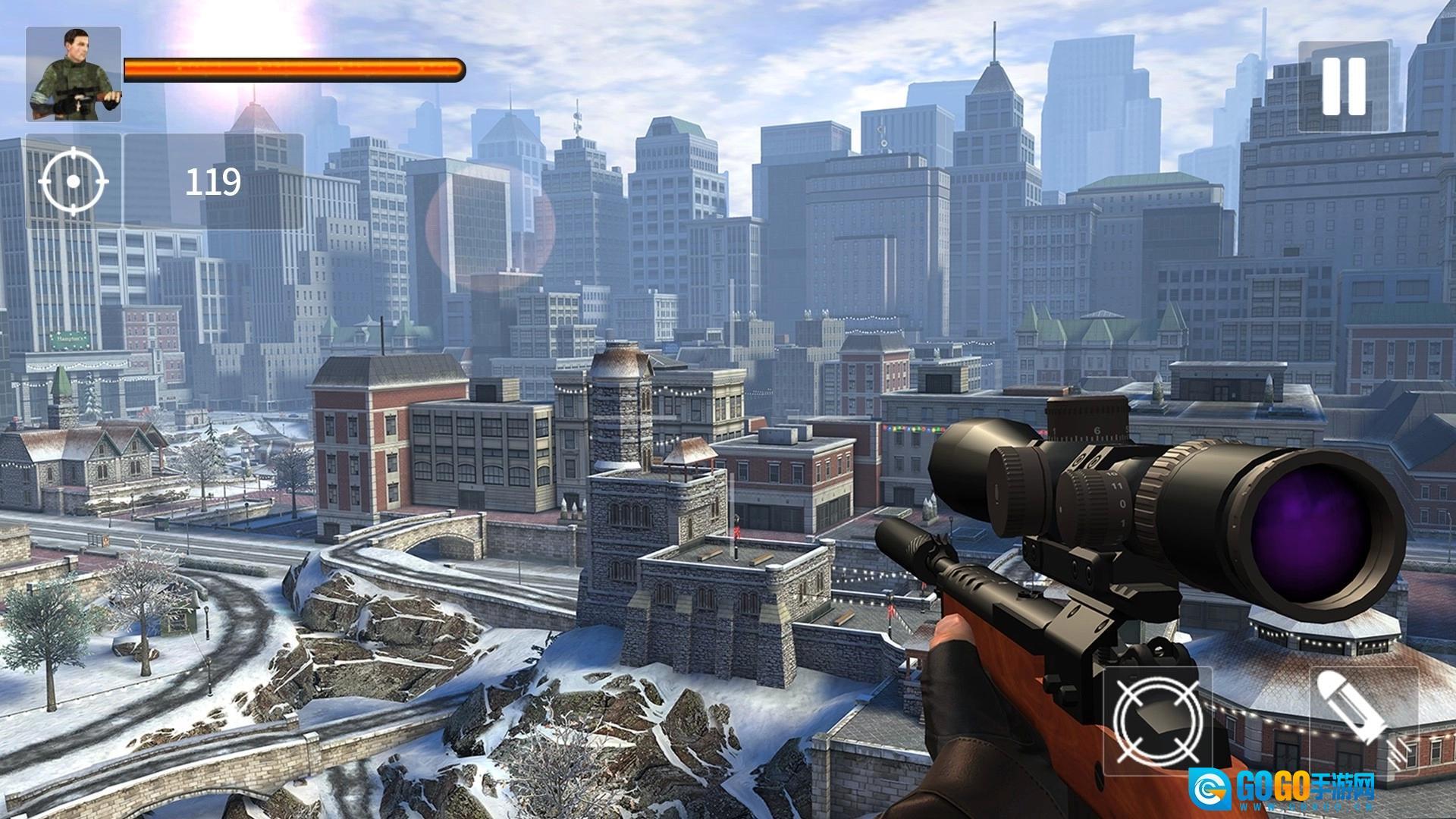Screen dimensions: 1456x819
Task: Tap the scope zoom aim button
Action: click(x=1158, y=720)
